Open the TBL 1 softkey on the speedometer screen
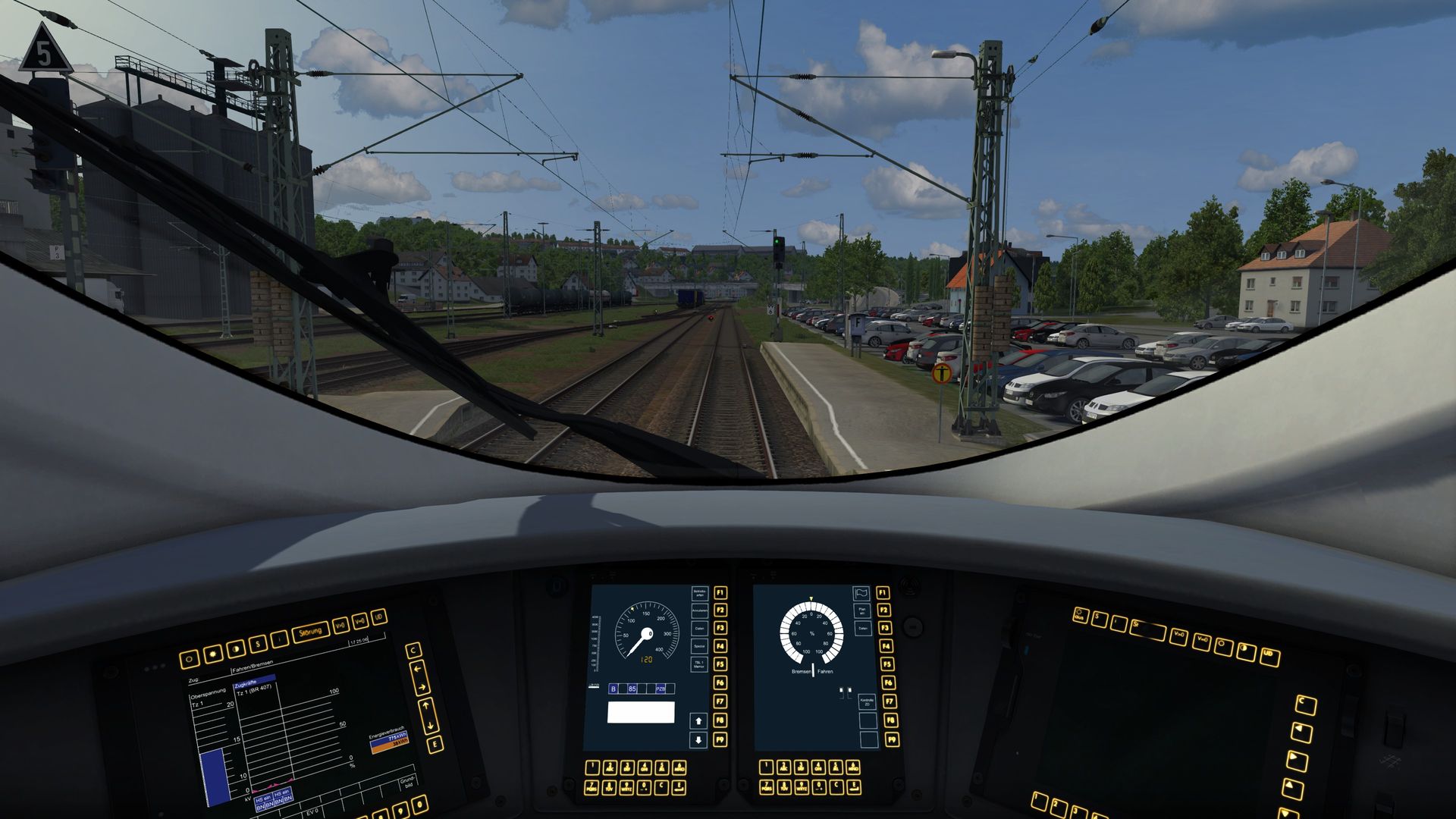The width and height of the screenshot is (1456, 819). click(699, 664)
